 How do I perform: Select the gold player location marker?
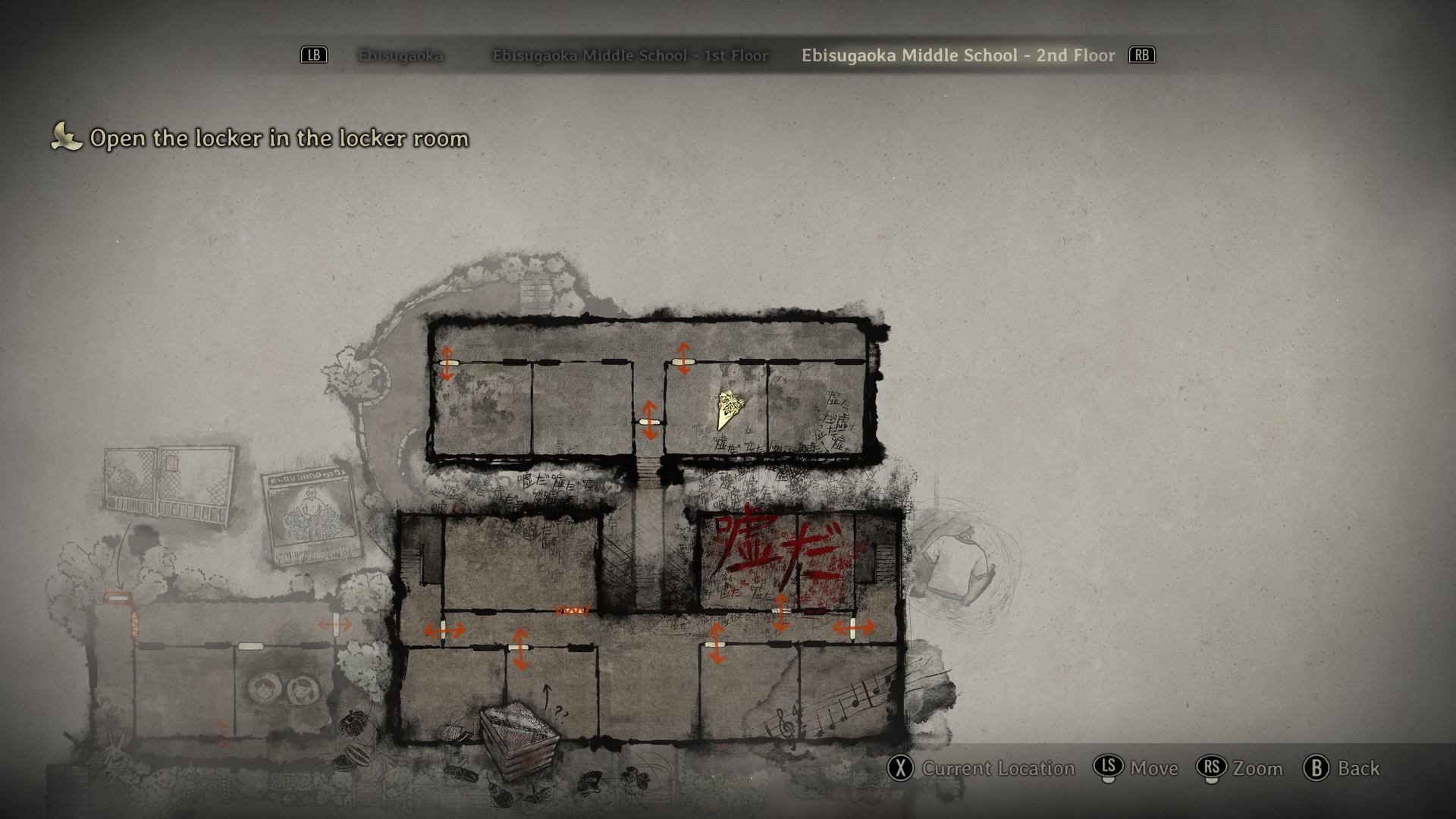(728, 408)
